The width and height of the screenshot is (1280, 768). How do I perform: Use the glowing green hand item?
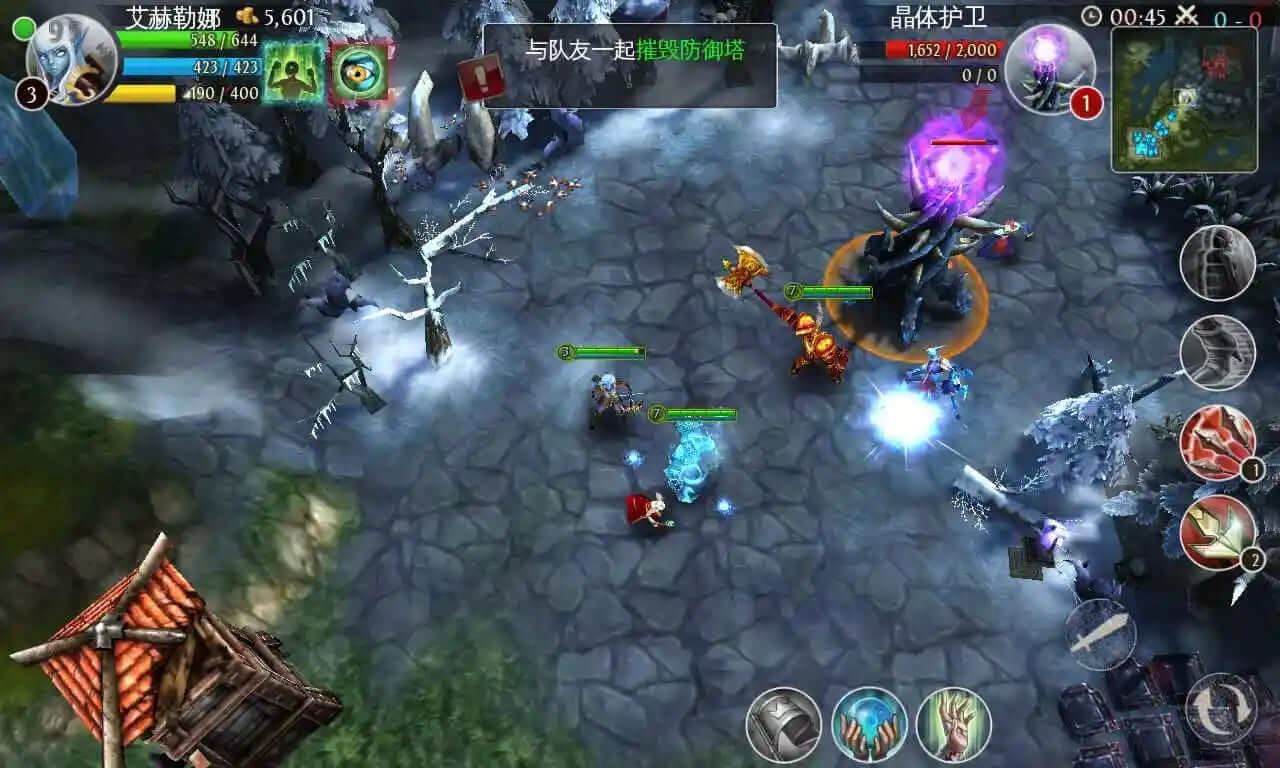tap(953, 724)
